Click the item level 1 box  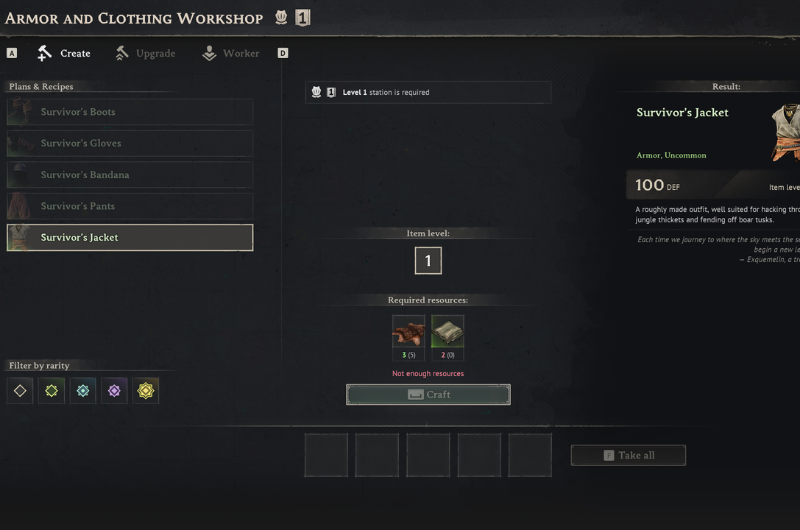[x=428, y=261]
